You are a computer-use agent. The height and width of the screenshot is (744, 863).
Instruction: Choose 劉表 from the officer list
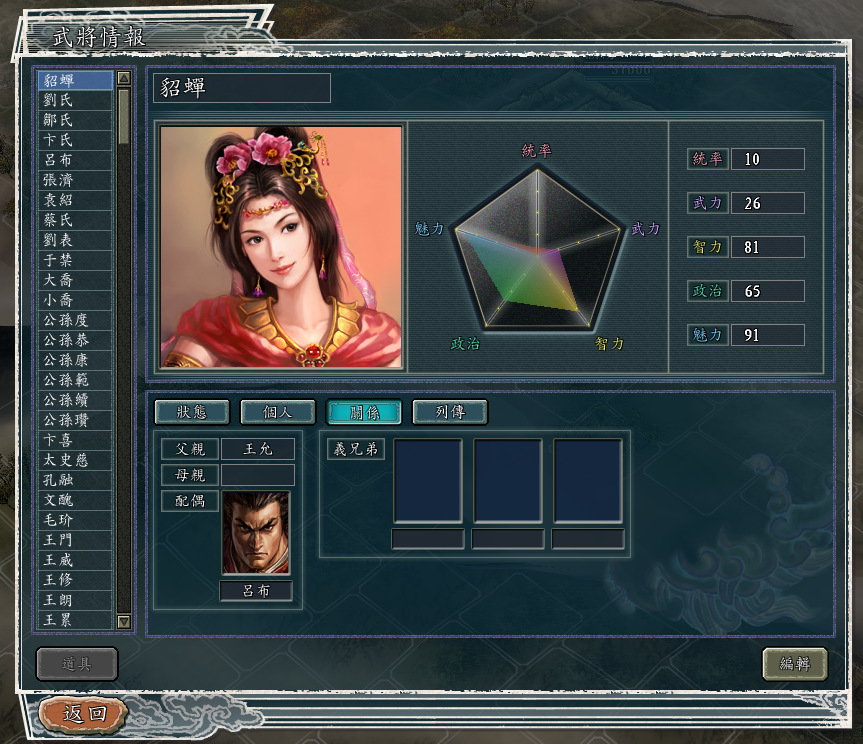[75, 240]
